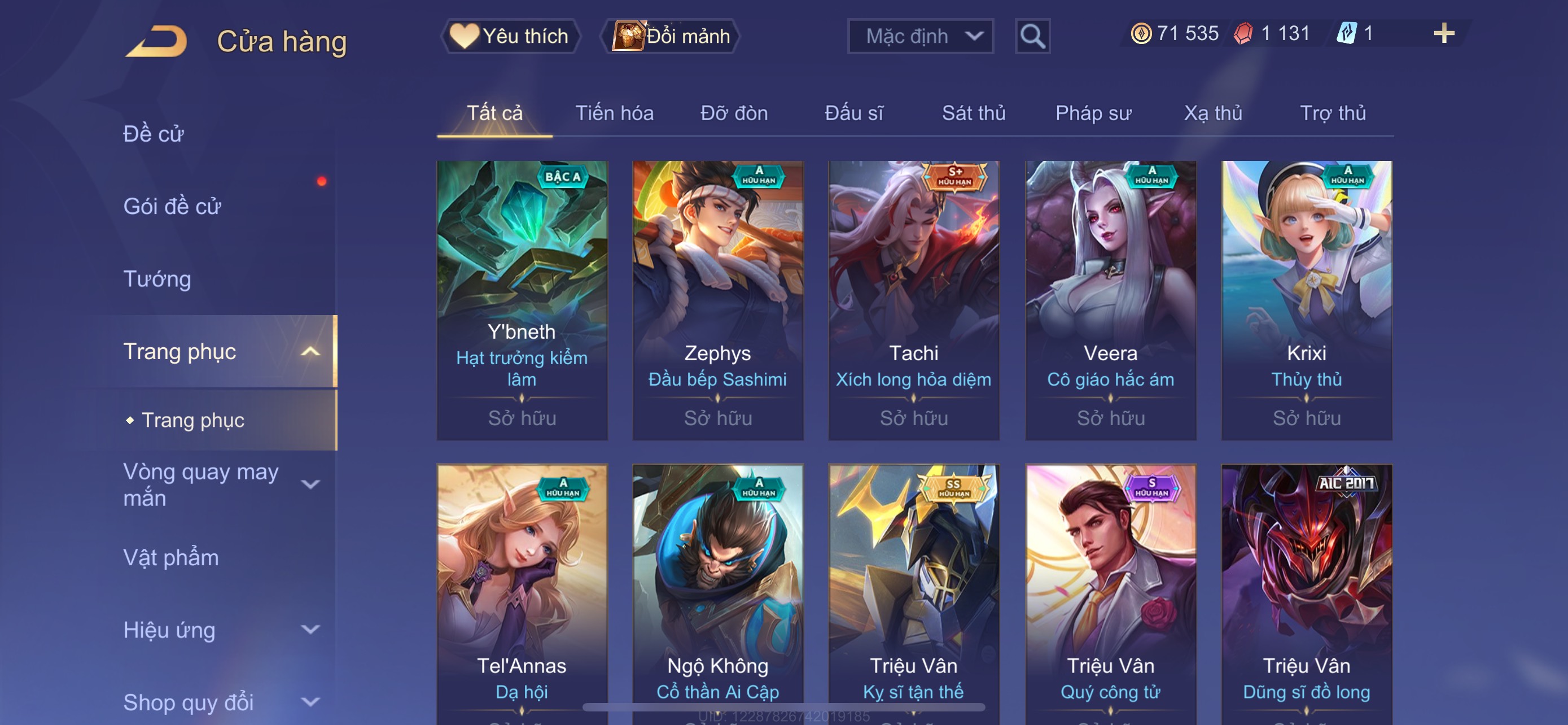
Task: Open the Đổi mảnh exchange
Action: pos(671,36)
